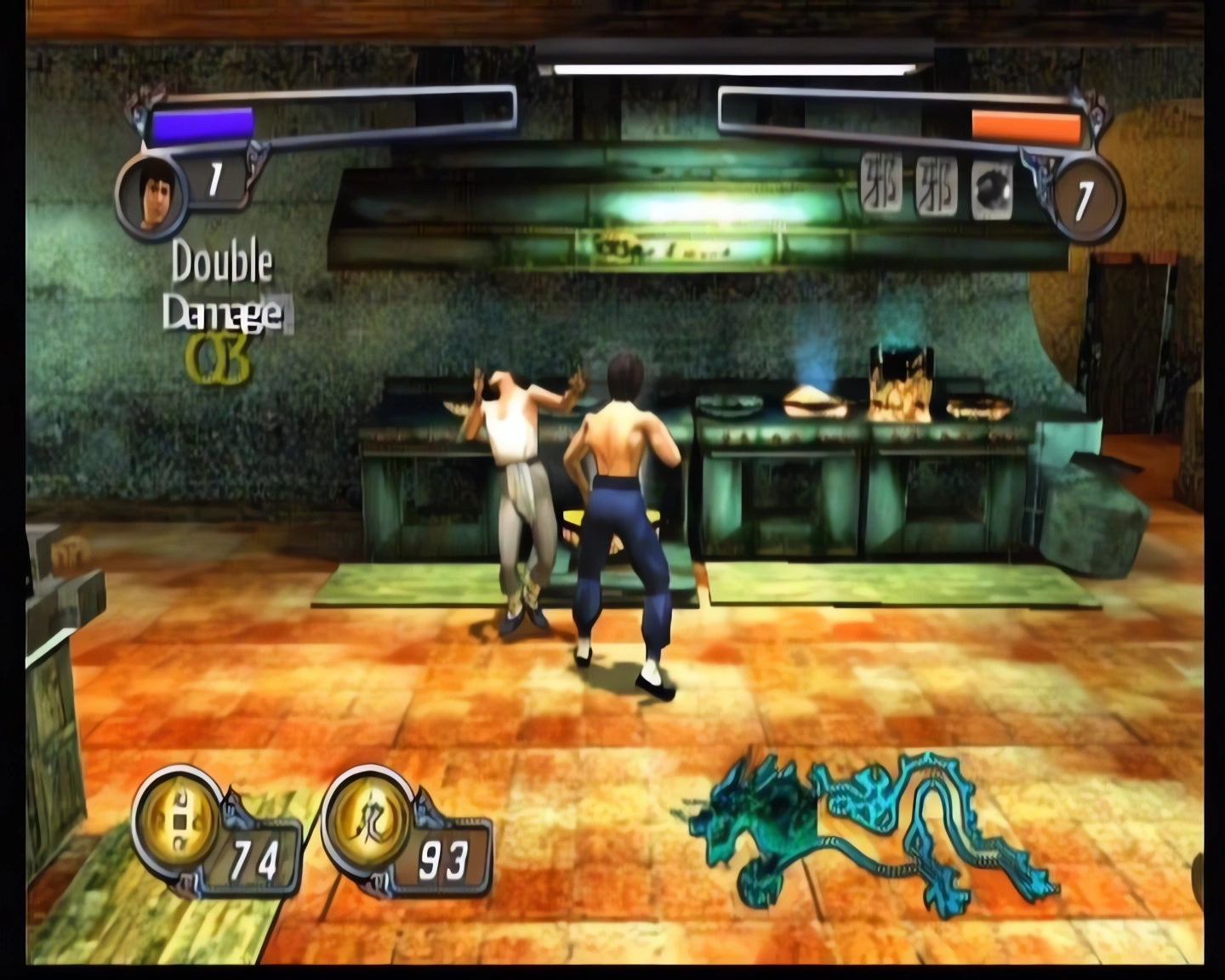Screen dimensions: 1225x980
Task: Click the bomb status icon above enemy bar
Action: click(992, 189)
